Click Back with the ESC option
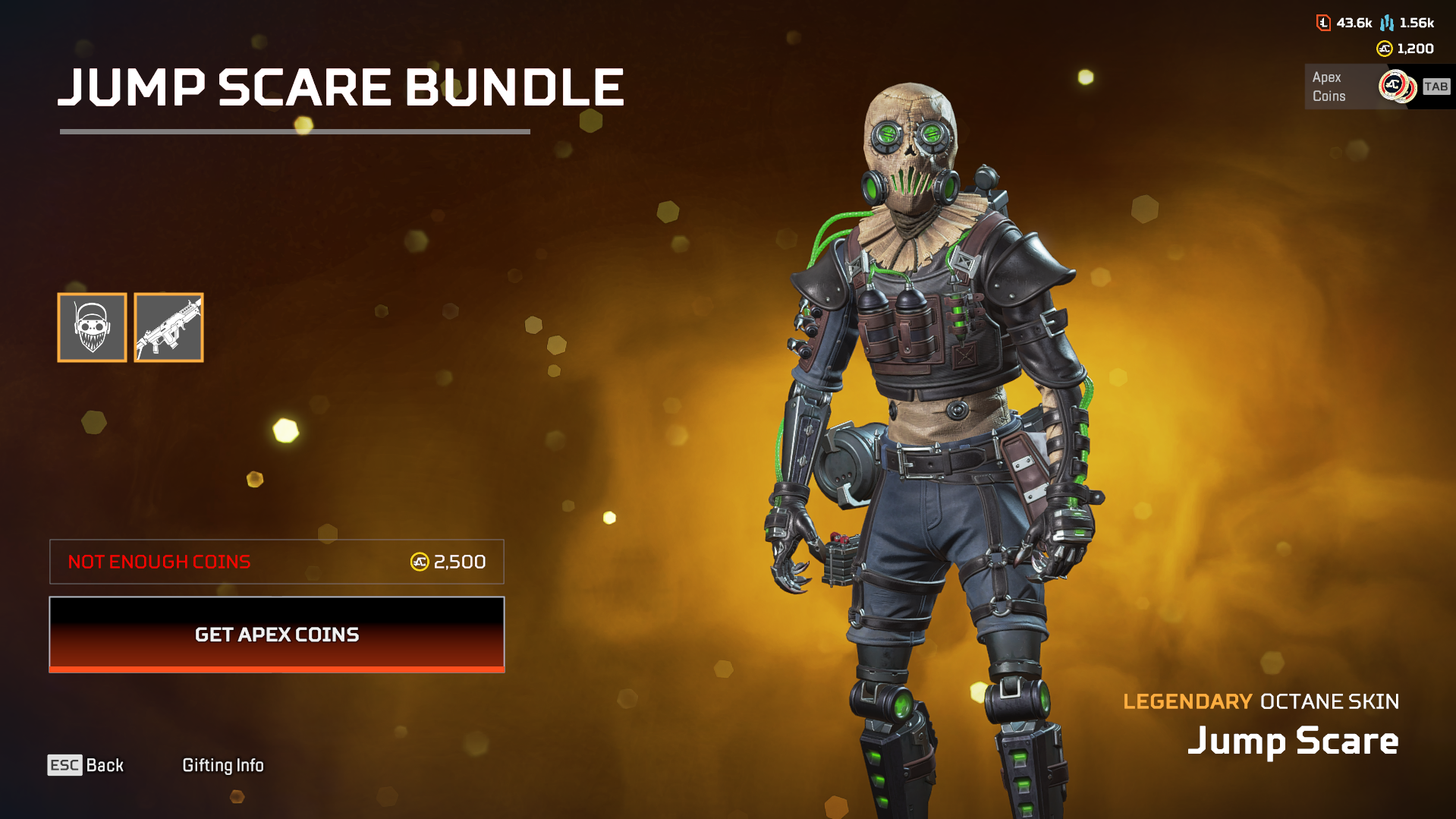Image resolution: width=1456 pixels, height=819 pixels. click(x=86, y=765)
